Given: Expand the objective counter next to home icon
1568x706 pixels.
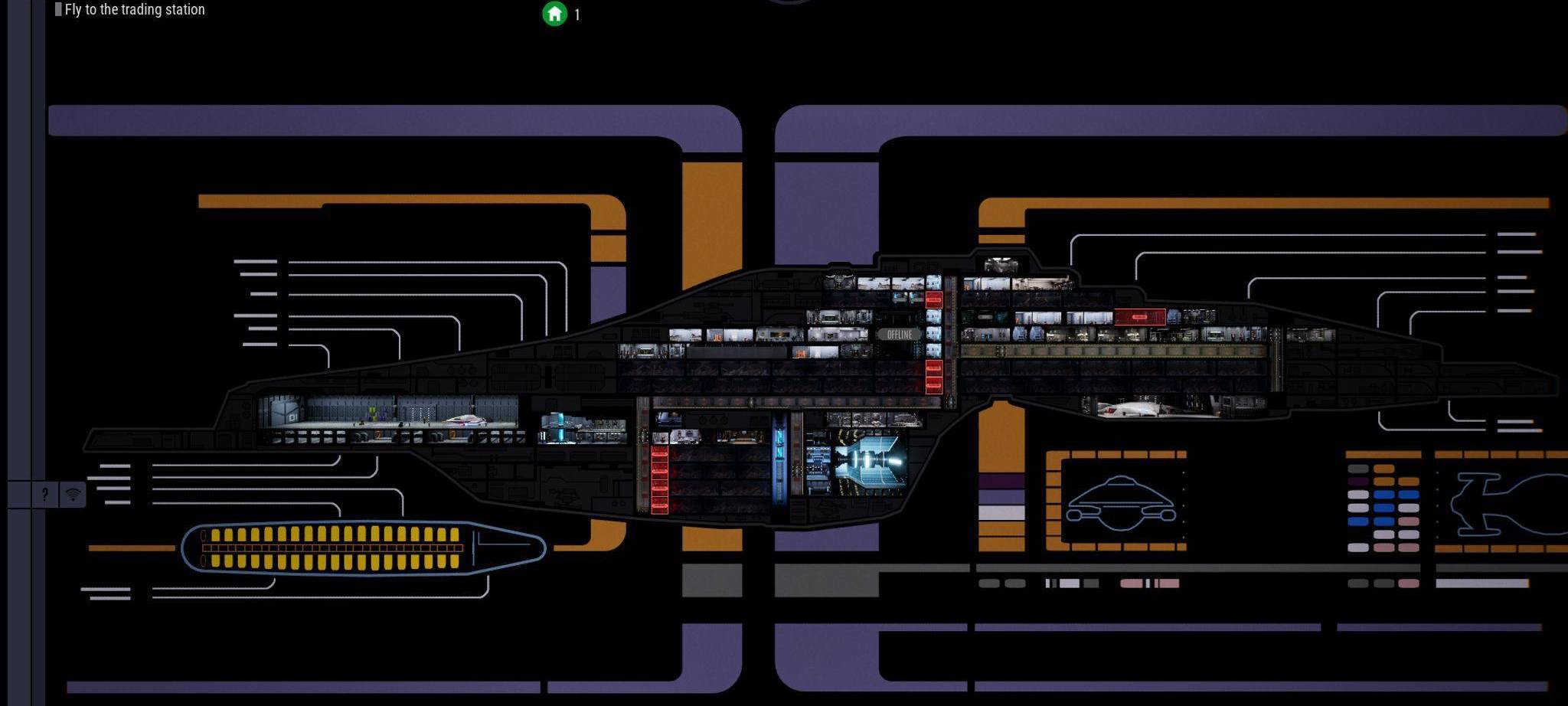Looking at the screenshot, I should (577, 14).
